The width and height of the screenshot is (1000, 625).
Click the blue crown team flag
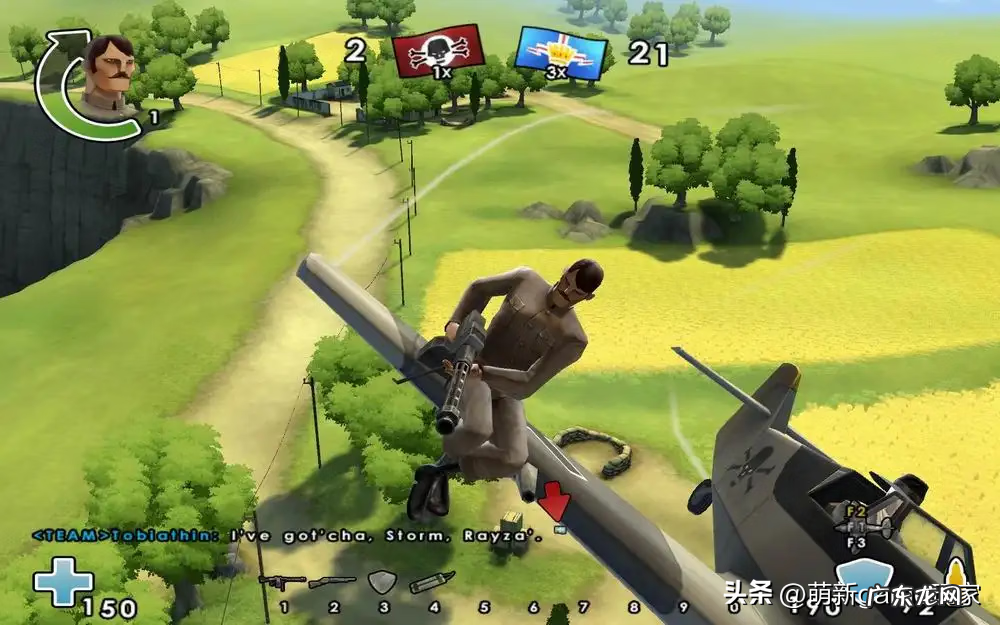coord(562,53)
